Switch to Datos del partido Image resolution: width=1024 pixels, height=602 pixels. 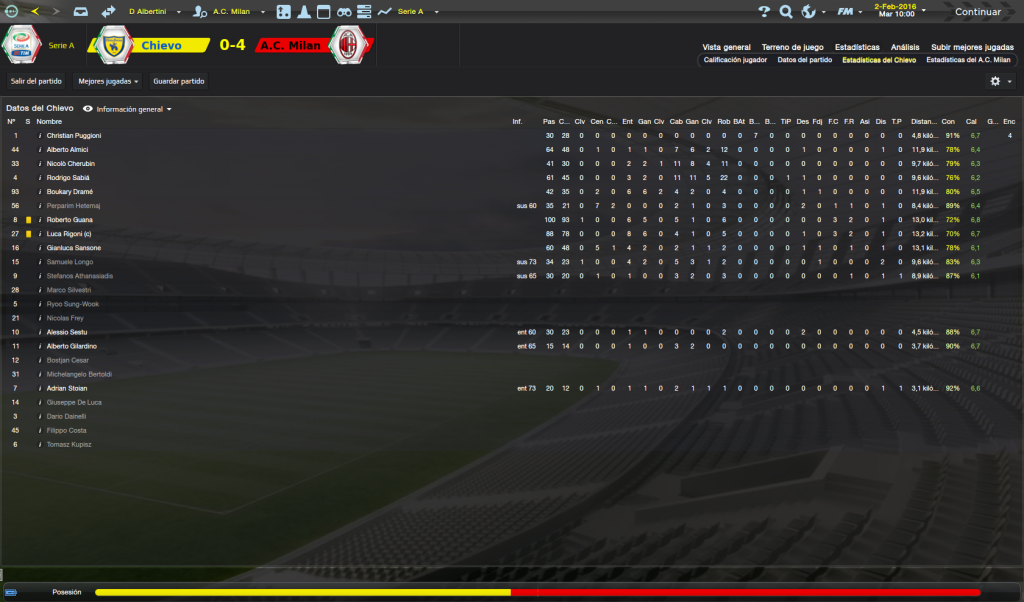click(x=804, y=60)
